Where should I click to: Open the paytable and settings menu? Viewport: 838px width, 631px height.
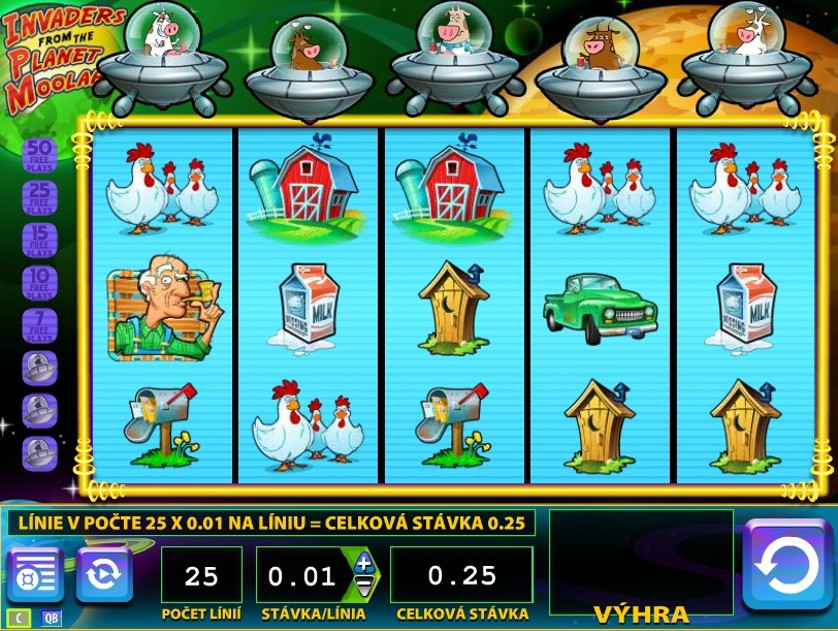(x=34, y=574)
